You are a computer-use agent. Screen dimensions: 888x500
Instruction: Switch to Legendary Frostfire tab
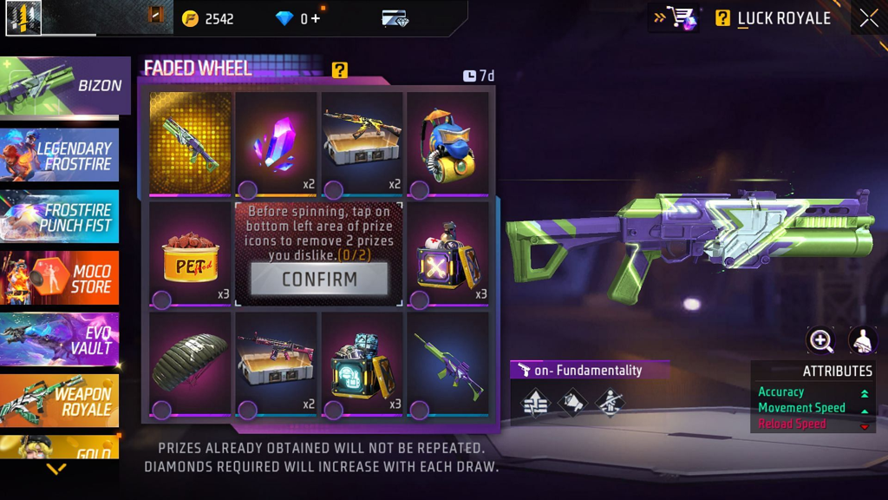[60, 155]
